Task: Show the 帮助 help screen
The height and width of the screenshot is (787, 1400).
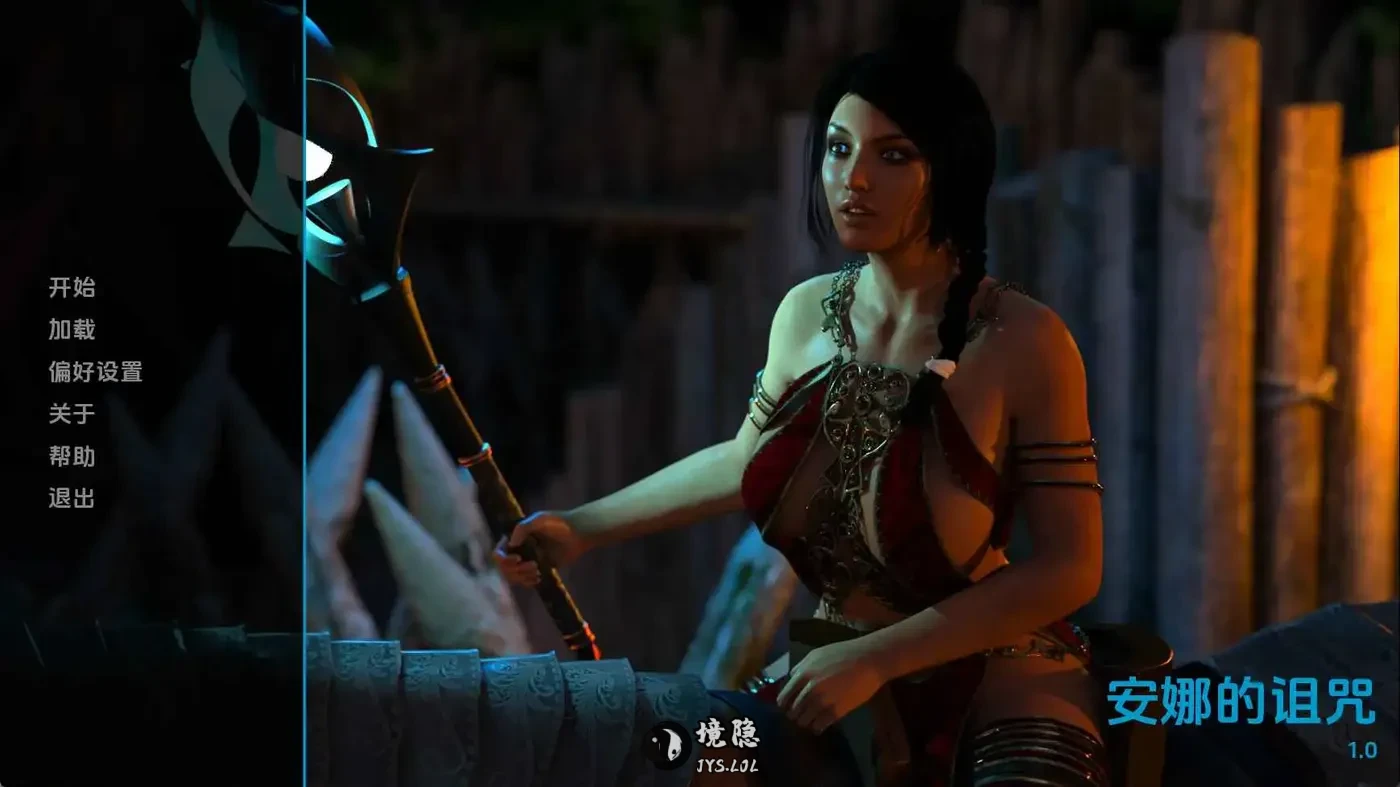Action: point(72,456)
